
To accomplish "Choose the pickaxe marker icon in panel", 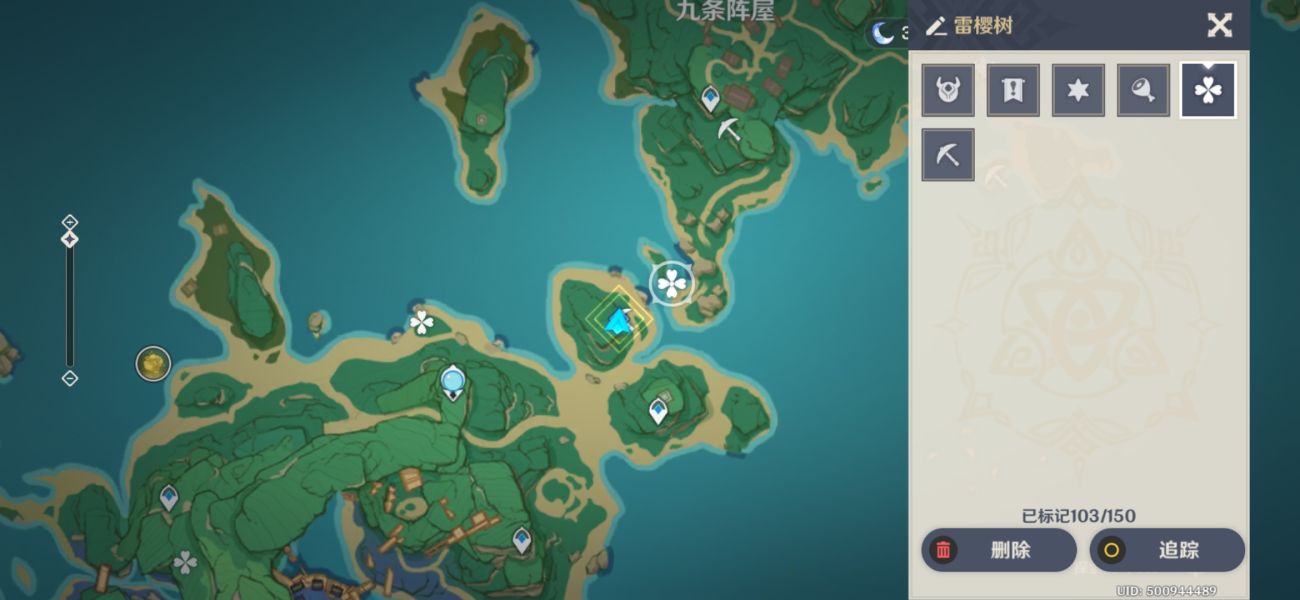I will point(948,155).
